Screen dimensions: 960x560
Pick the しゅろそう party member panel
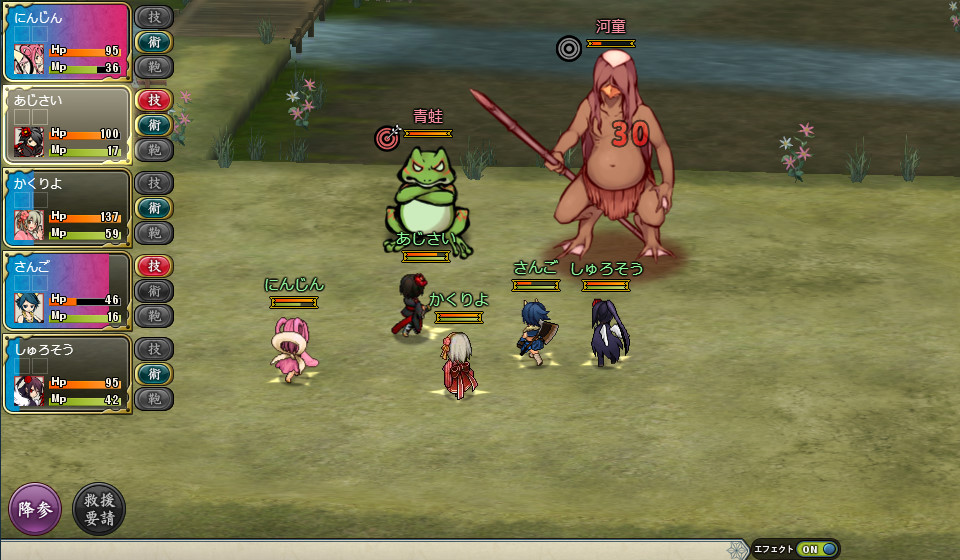[67, 374]
